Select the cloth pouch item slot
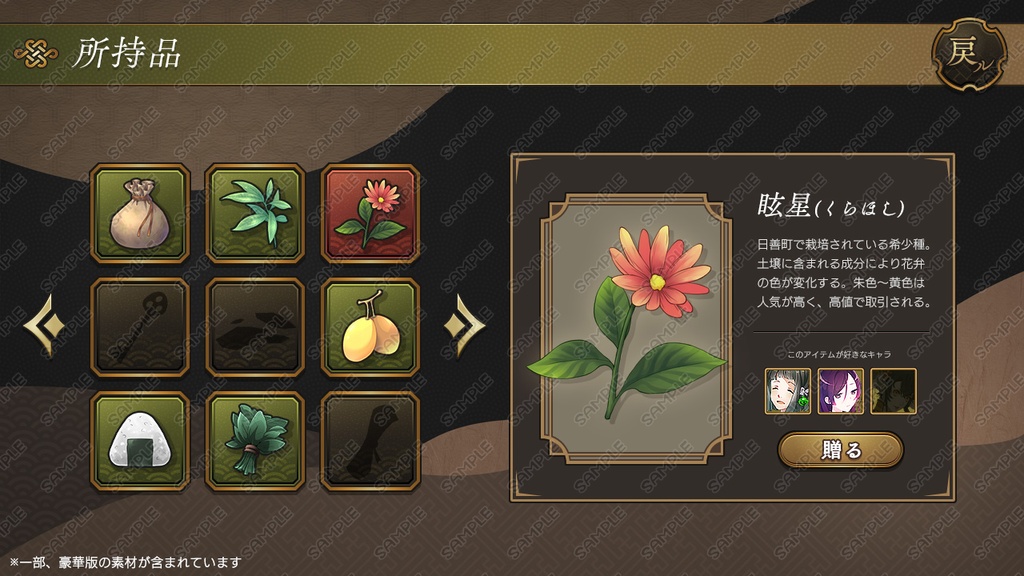The image size is (1024, 576). pyautogui.click(x=140, y=214)
